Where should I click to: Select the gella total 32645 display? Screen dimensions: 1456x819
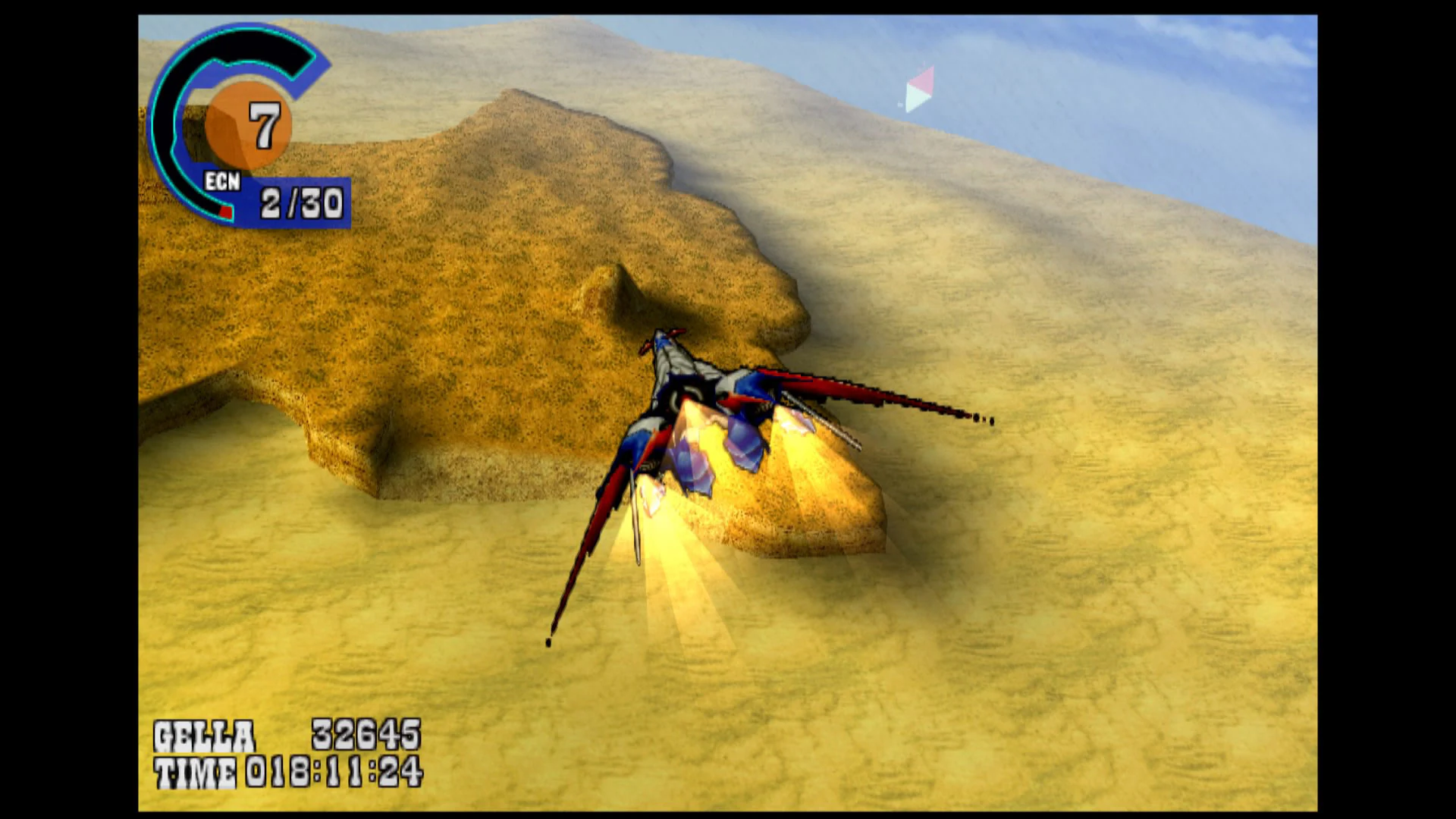tap(366, 733)
